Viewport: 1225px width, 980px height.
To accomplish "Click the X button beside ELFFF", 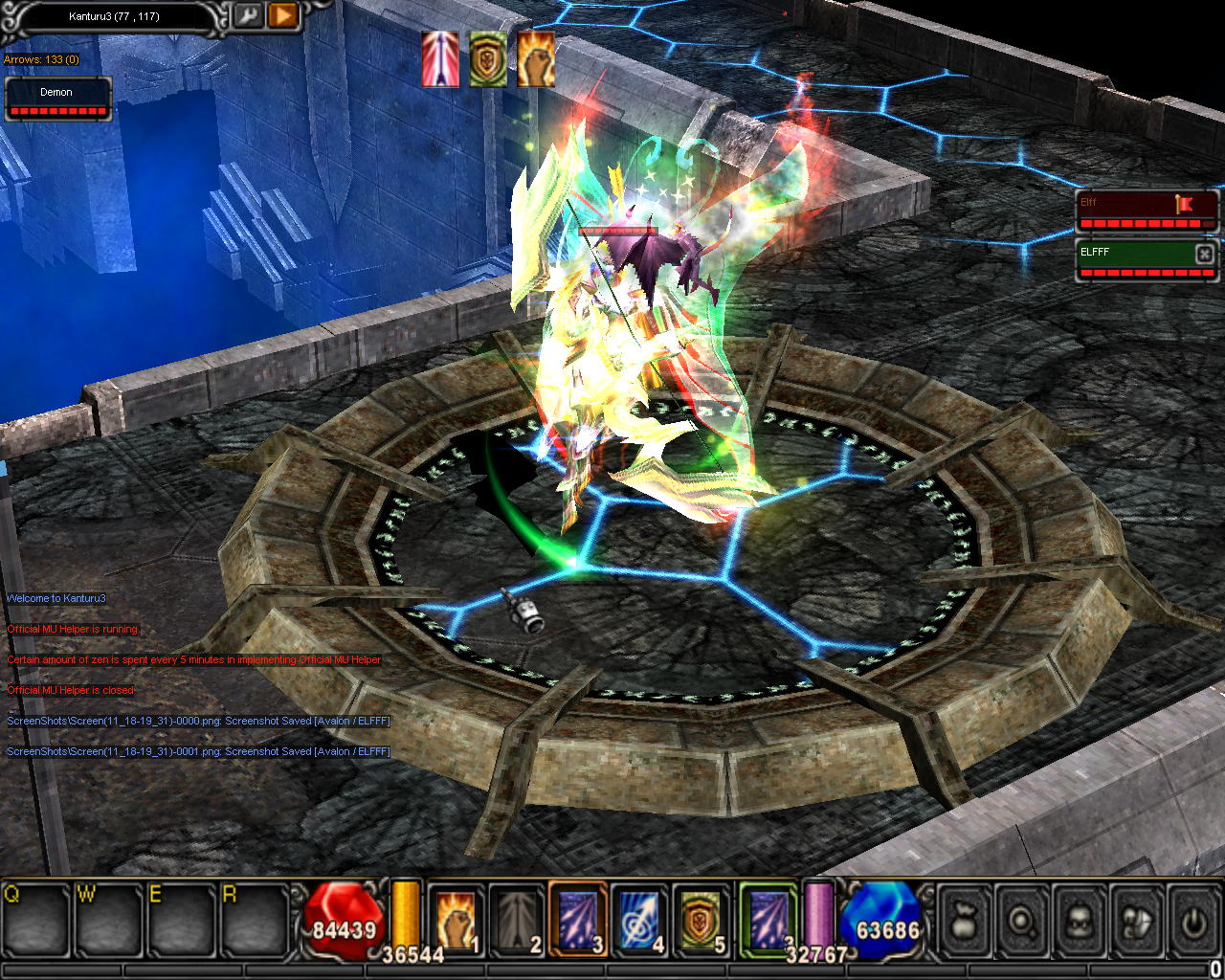I will (x=1205, y=253).
